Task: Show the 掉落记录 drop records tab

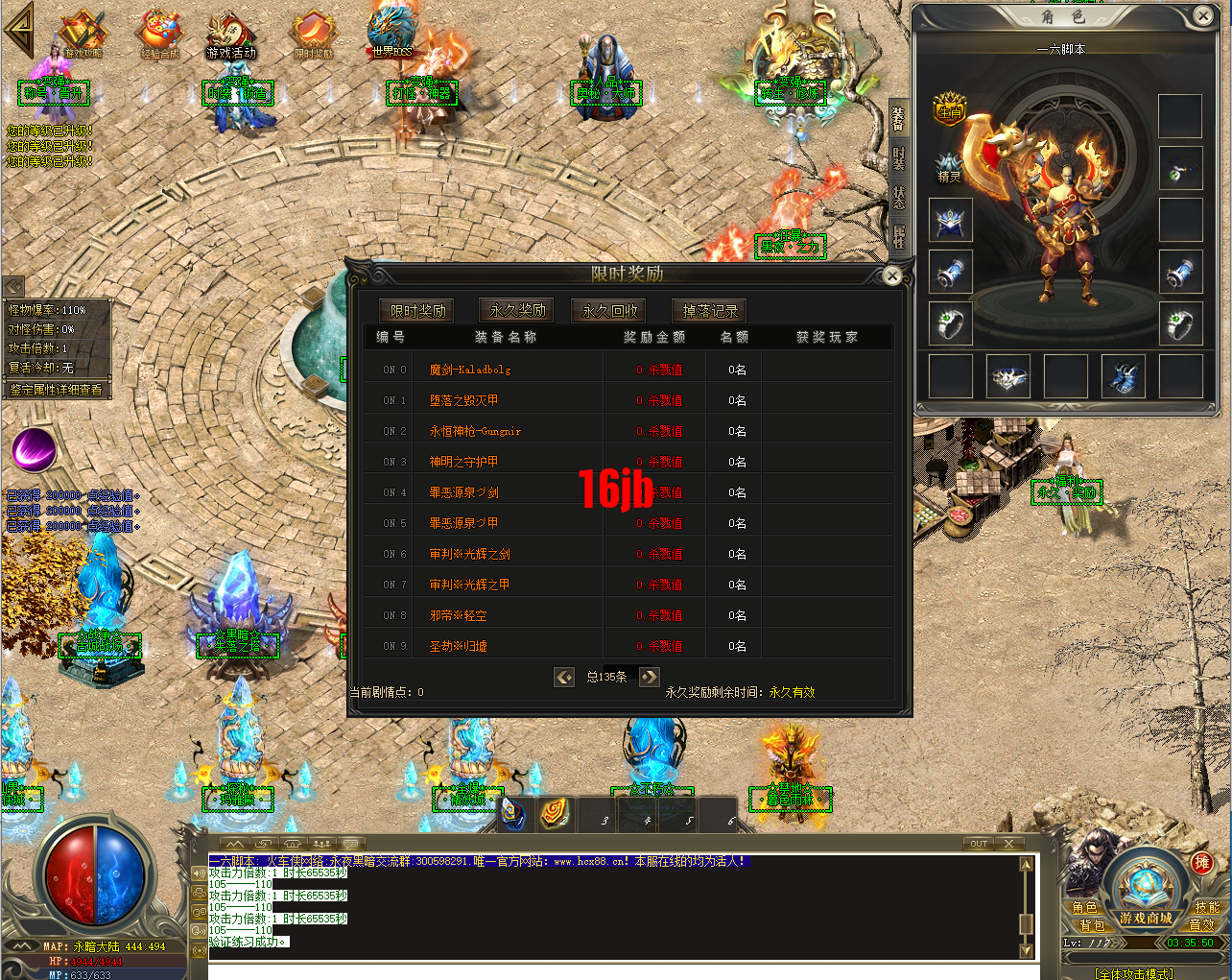Action: (710, 311)
